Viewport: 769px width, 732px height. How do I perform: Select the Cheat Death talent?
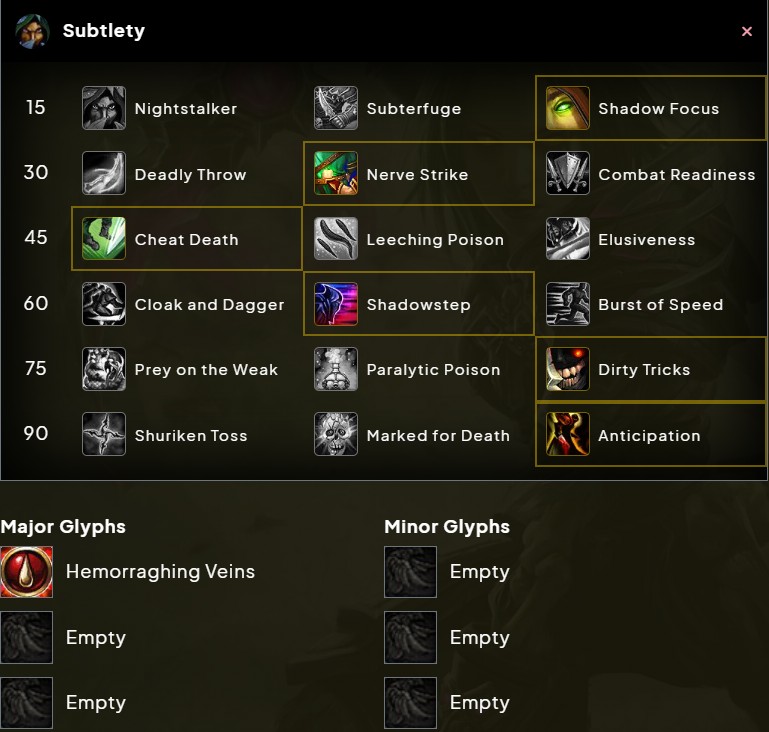coord(186,239)
